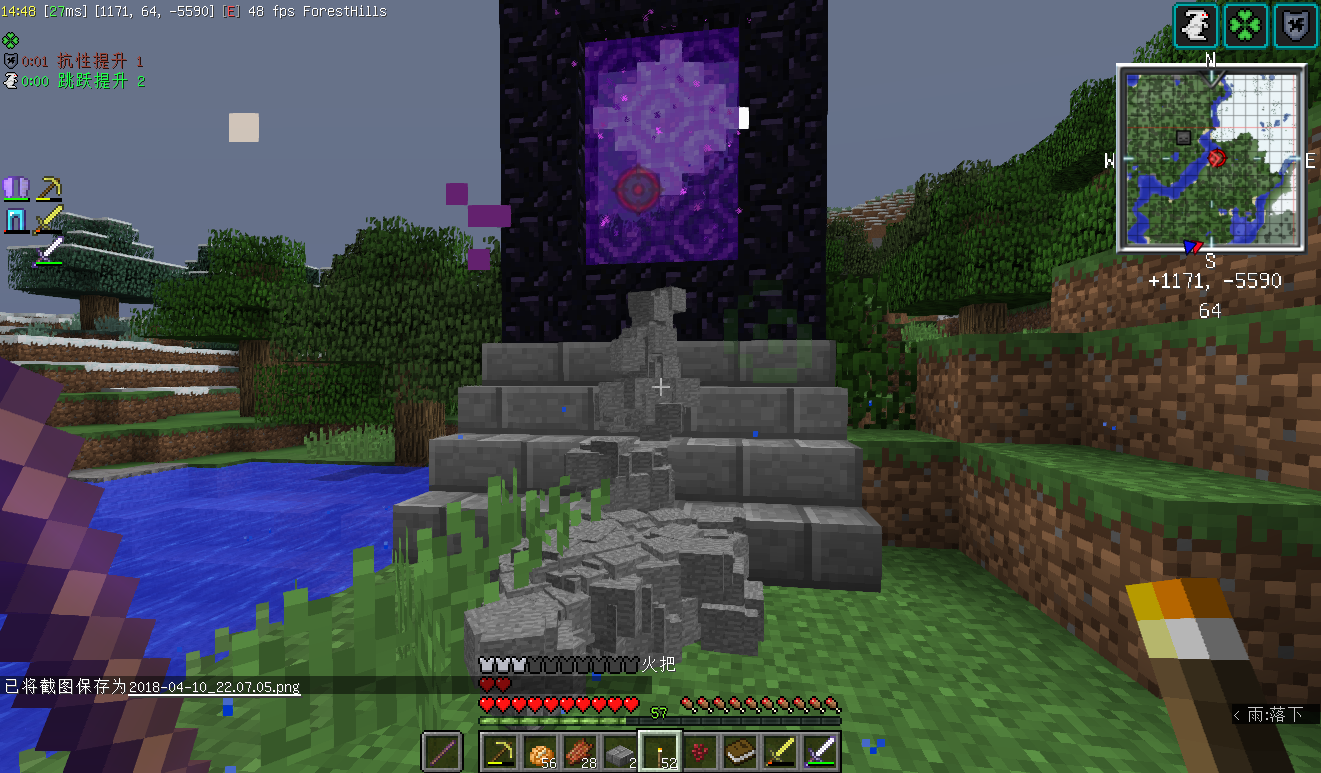The width and height of the screenshot is (1321, 773).
Task: Choose the red berries hotbar slot
Action: [x=700, y=751]
